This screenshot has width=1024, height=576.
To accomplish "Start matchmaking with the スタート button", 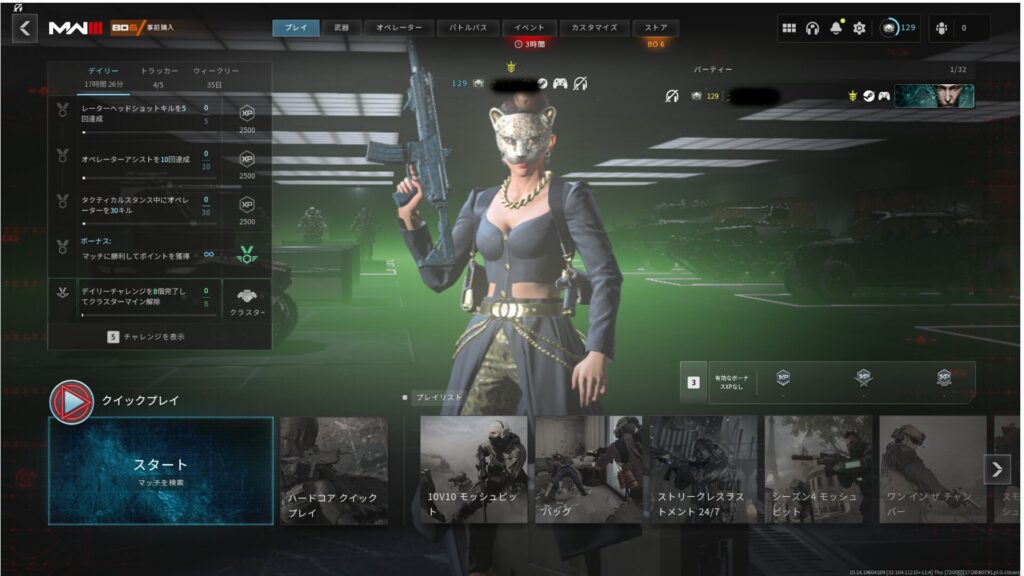I will coord(161,470).
